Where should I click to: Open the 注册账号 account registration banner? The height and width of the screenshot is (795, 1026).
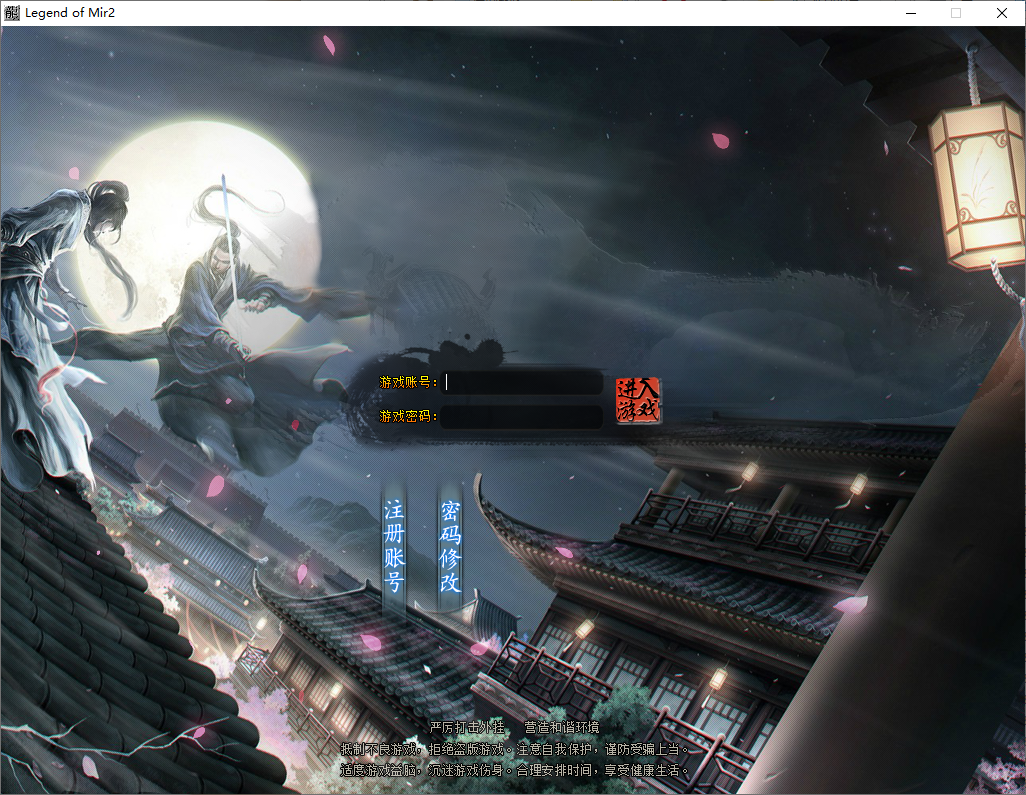(394, 547)
